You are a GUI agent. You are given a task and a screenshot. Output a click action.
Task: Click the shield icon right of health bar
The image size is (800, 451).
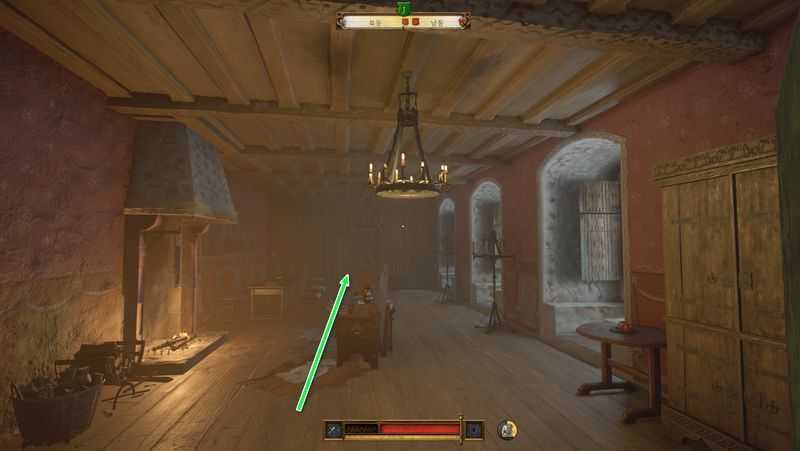pyautogui.click(x=475, y=430)
